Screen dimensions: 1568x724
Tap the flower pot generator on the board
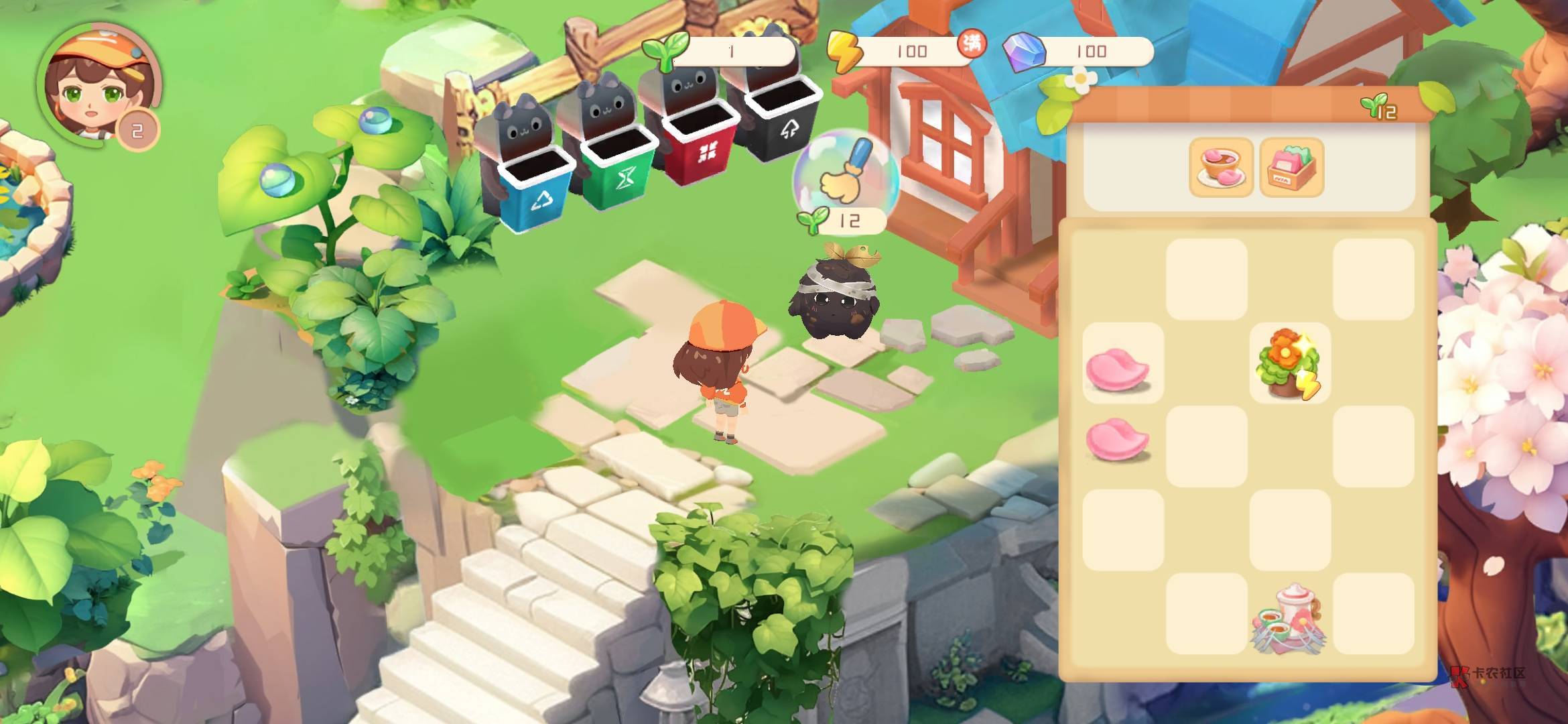pos(1289,364)
